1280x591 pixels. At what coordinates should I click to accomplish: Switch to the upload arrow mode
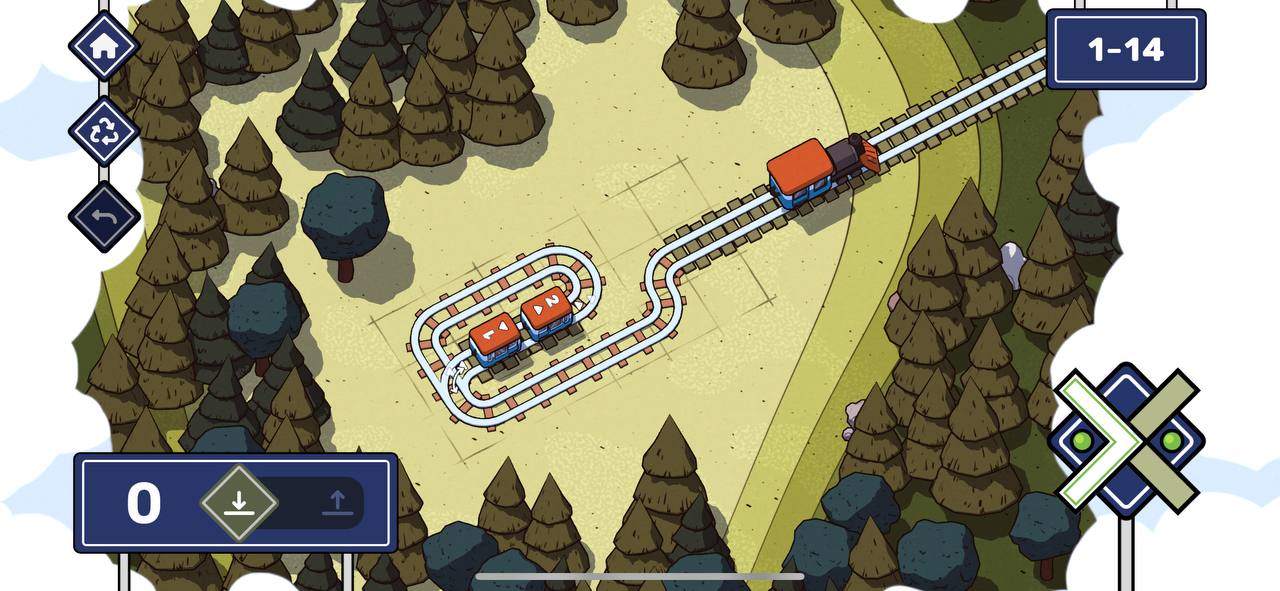click(338, 502)
